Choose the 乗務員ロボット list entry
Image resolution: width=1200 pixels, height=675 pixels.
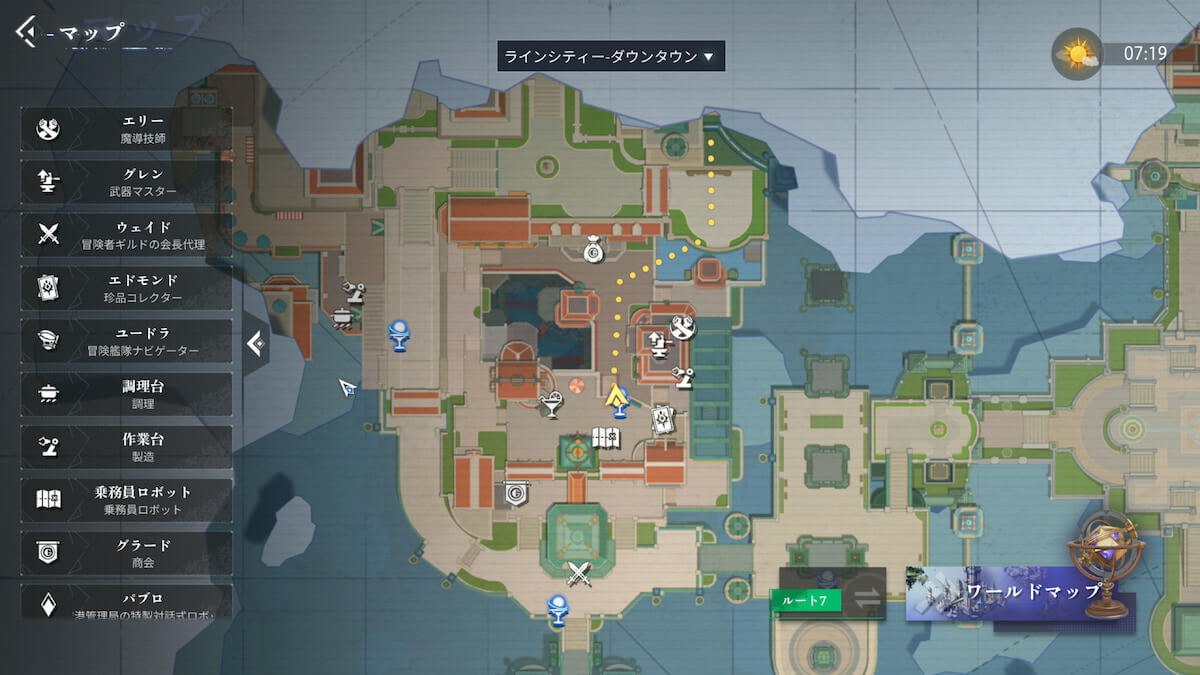tap(126, 500)
